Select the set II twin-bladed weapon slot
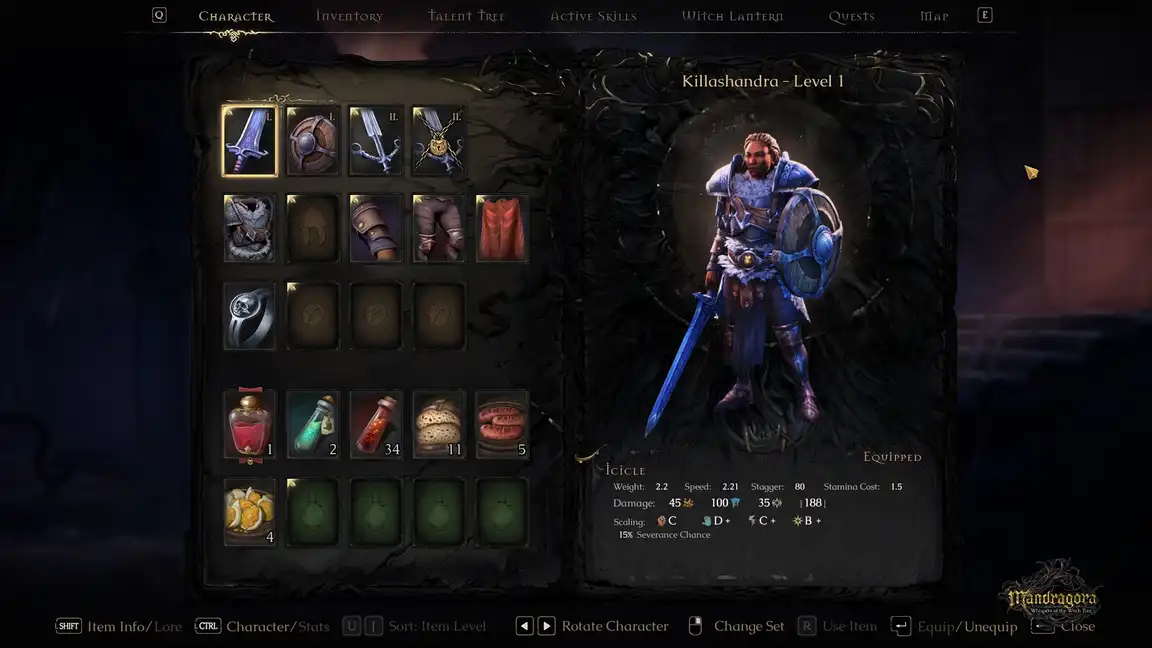1152x648 pixels. click(x=376, y=141)
